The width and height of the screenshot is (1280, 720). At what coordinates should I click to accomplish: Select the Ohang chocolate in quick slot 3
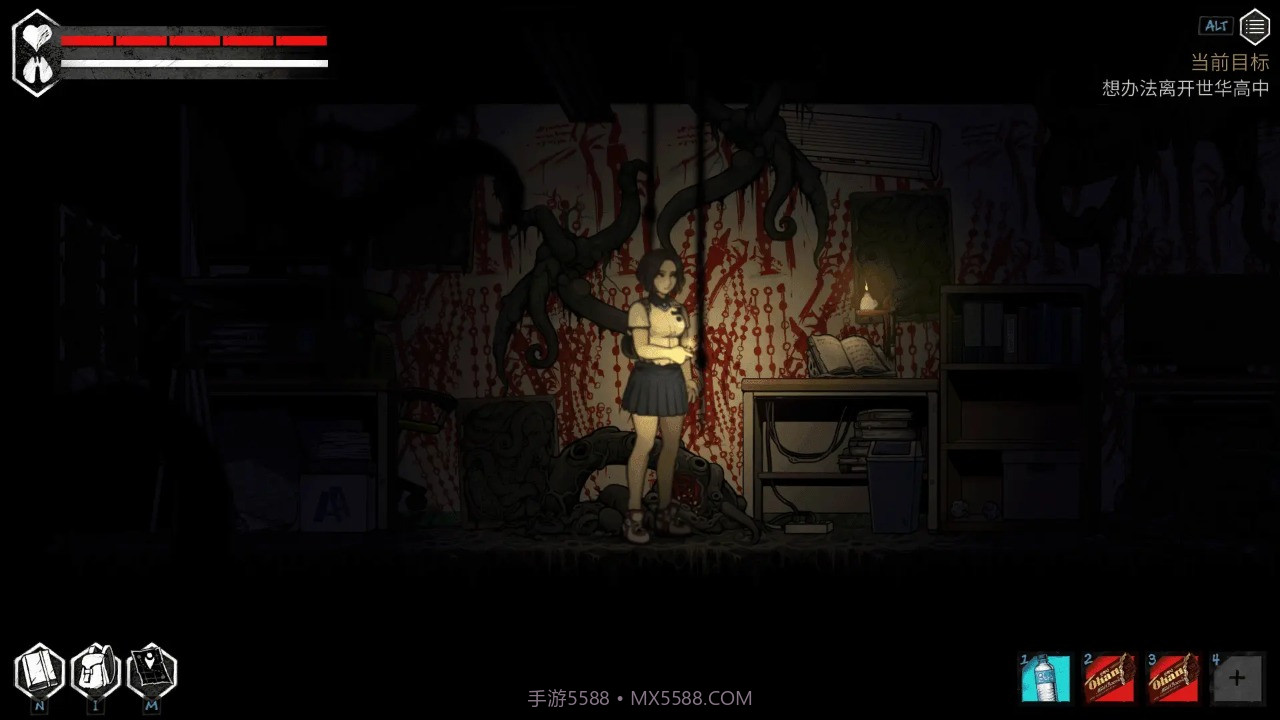1173,678
